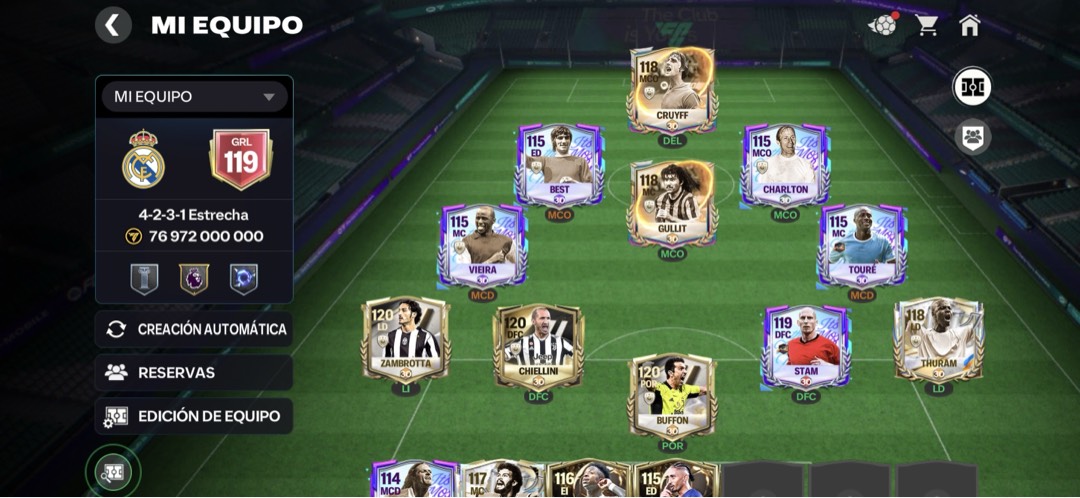
Task: Select the Chiellini defender card
Action: pyautogui.click(x=539, y=346)
